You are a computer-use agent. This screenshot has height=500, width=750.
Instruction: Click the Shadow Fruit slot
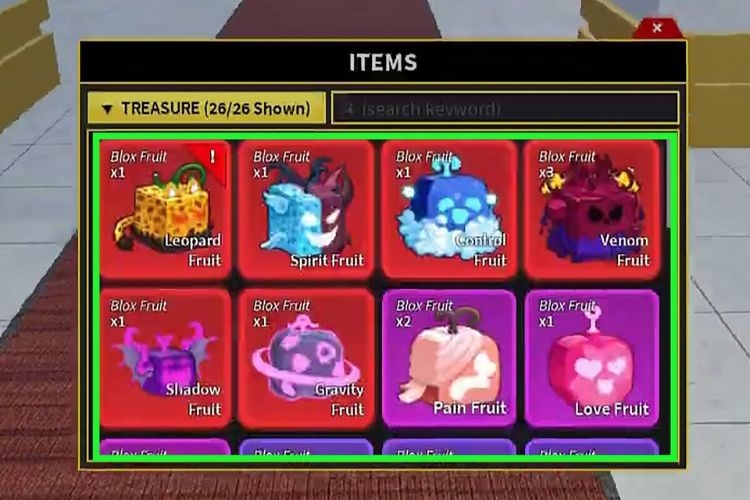[165, 358]
